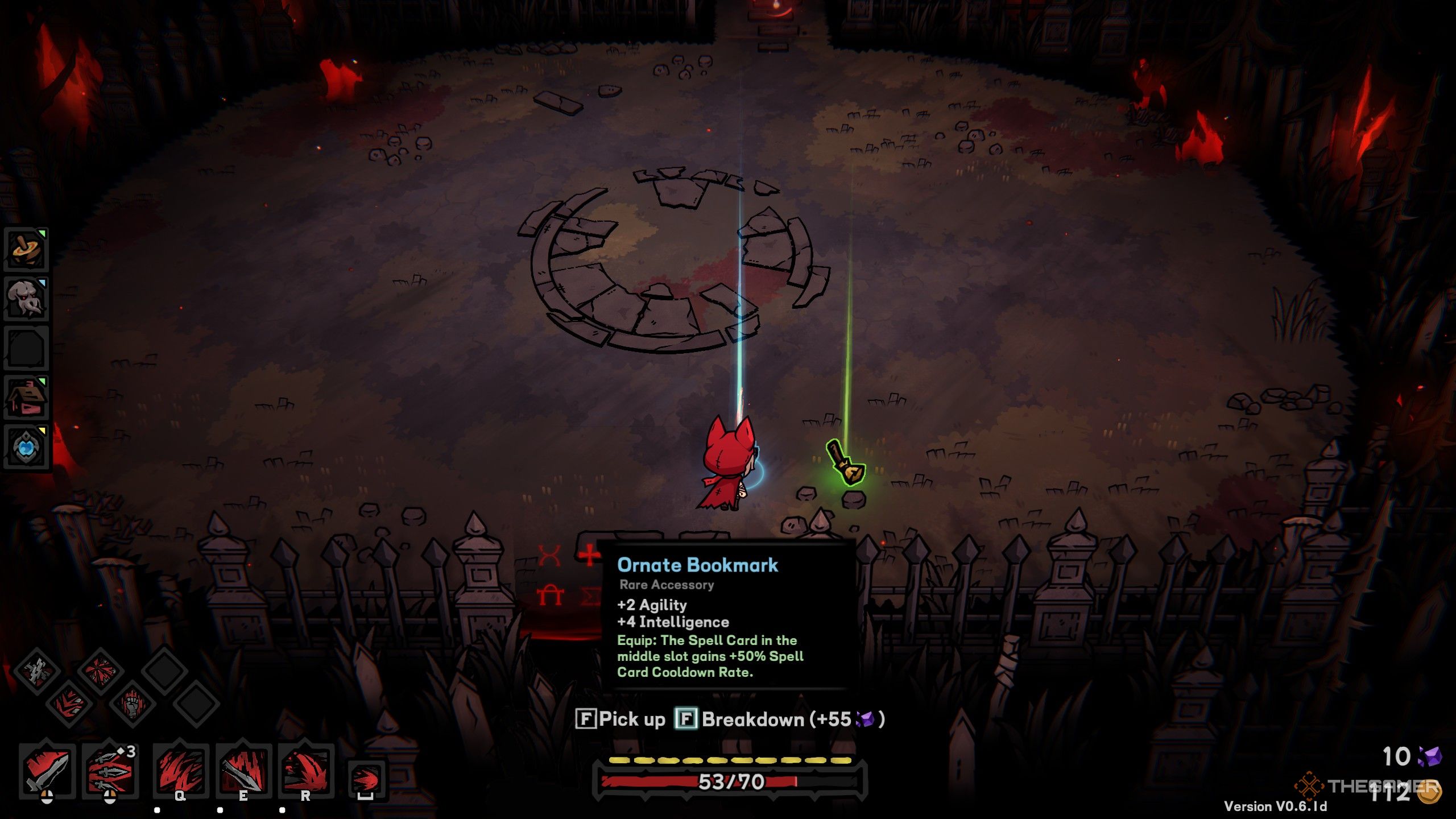Inspect the red starburst passive icon
Screen dimensions: 1456x819
pyautogui.click(x=100, y=671)
